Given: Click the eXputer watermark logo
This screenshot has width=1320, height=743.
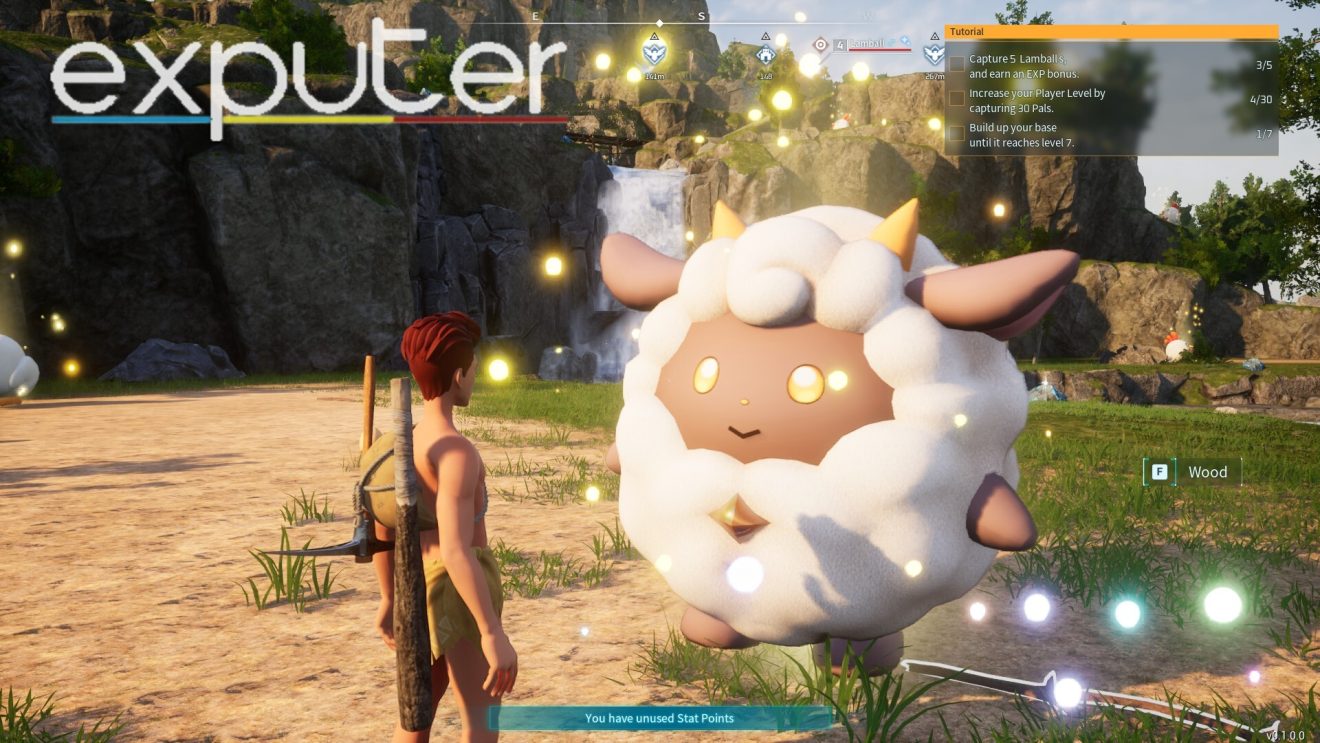Looking at the screenshot, I should pos(308,80).
